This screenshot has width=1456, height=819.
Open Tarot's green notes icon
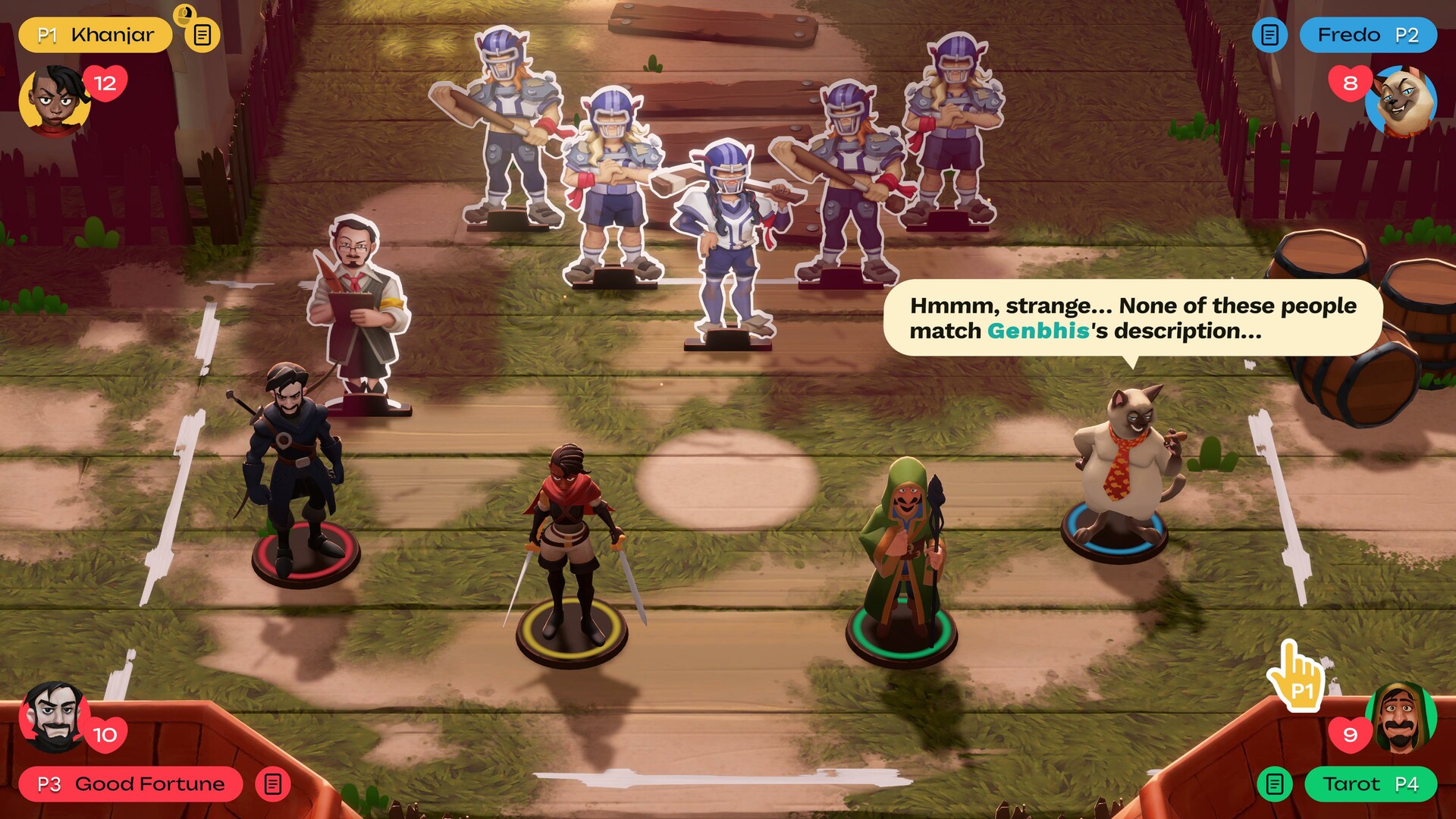(1274, 785)
